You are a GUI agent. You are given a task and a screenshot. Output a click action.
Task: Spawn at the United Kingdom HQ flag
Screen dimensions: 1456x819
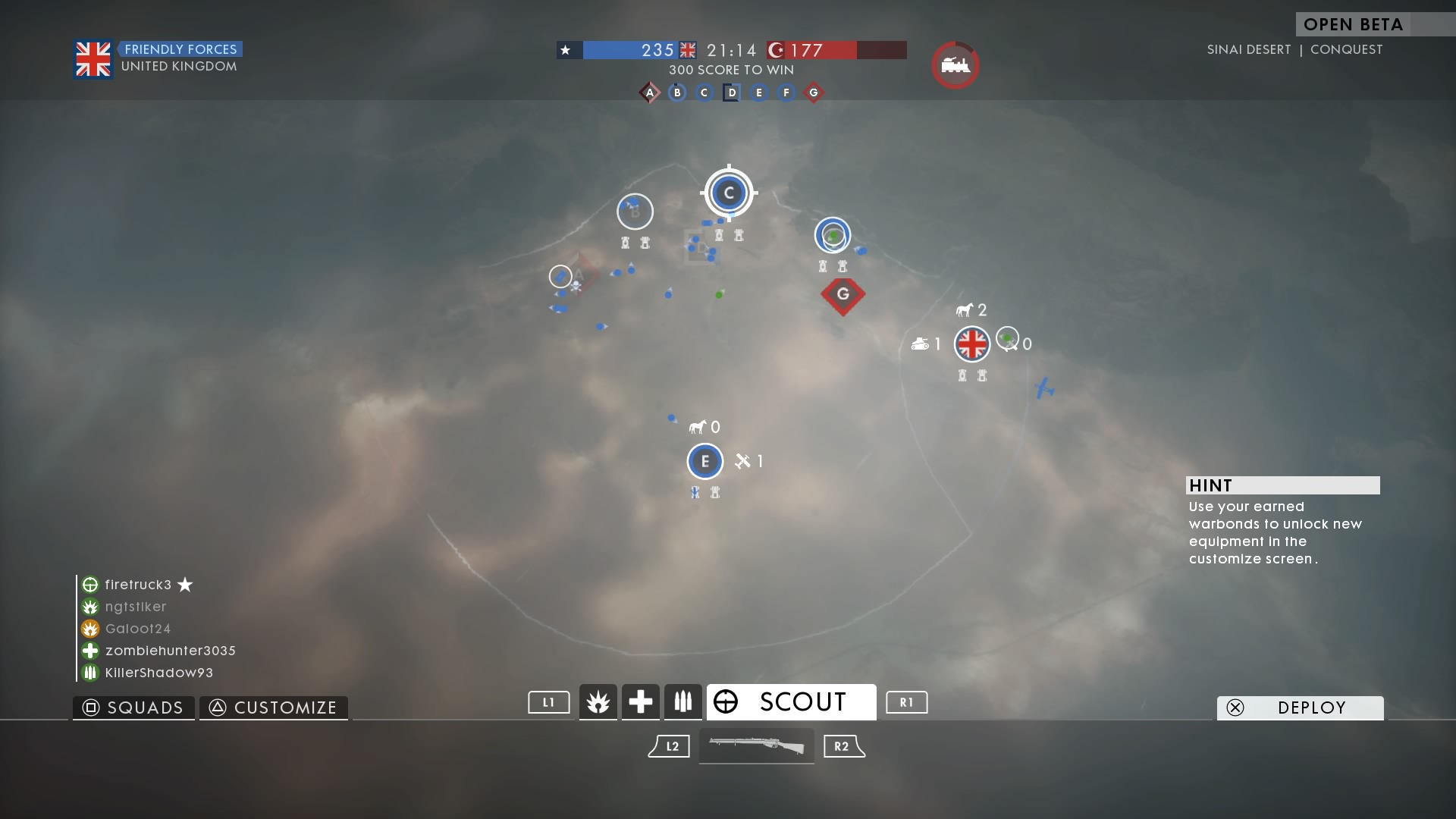pyautogui.click(x=971, y=344)
